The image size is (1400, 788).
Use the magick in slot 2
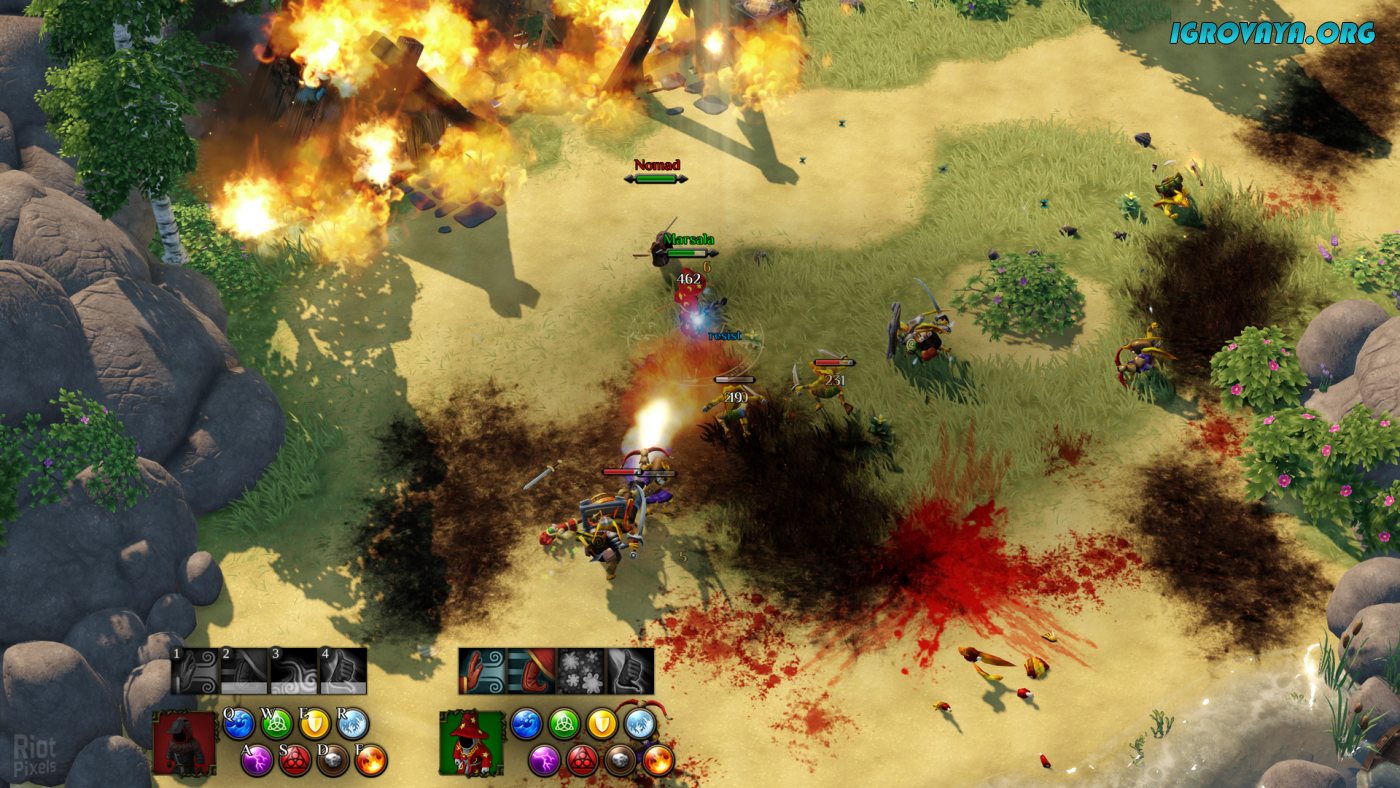click(244, 671)
